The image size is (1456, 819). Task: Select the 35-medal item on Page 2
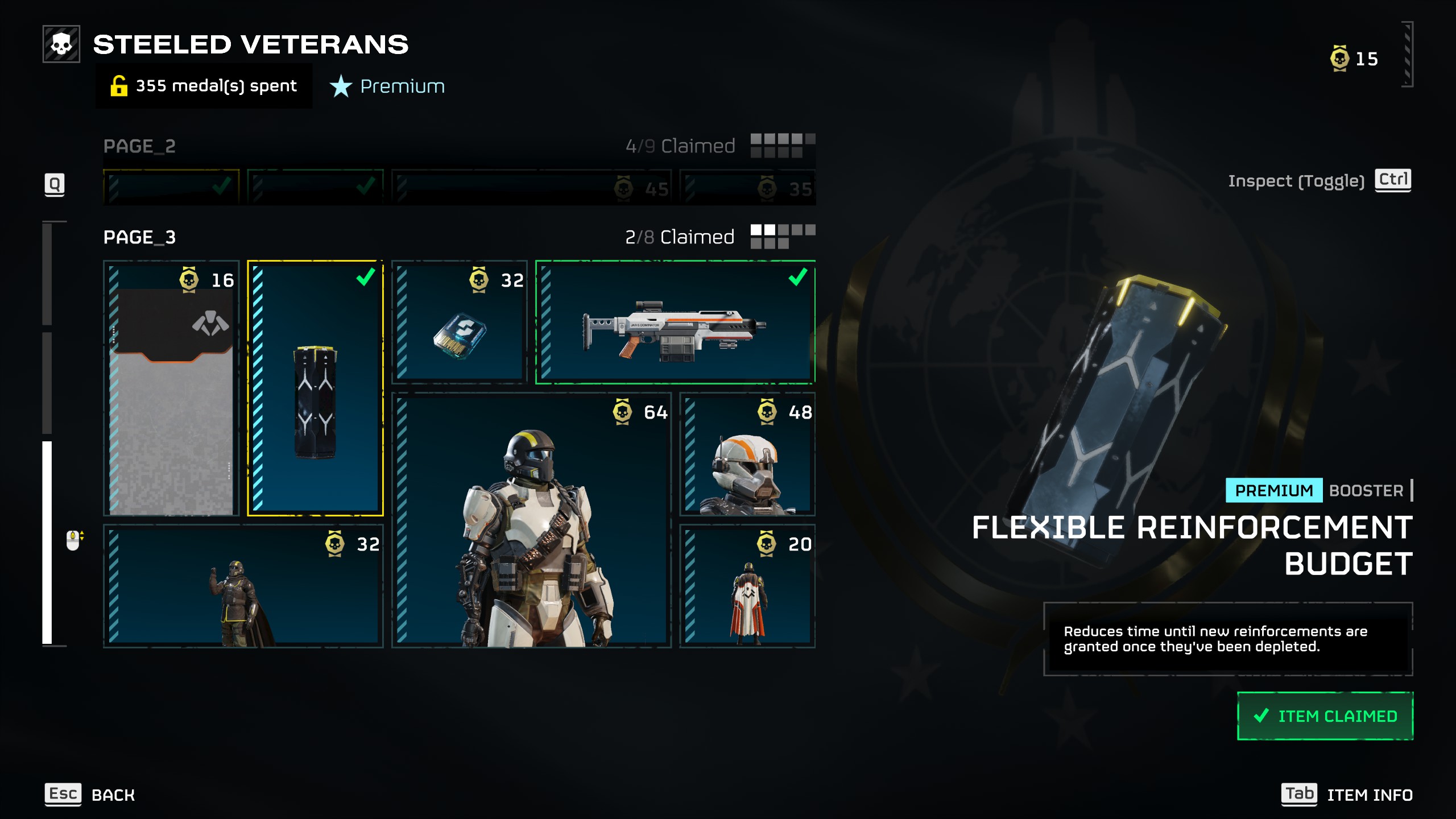747,188
